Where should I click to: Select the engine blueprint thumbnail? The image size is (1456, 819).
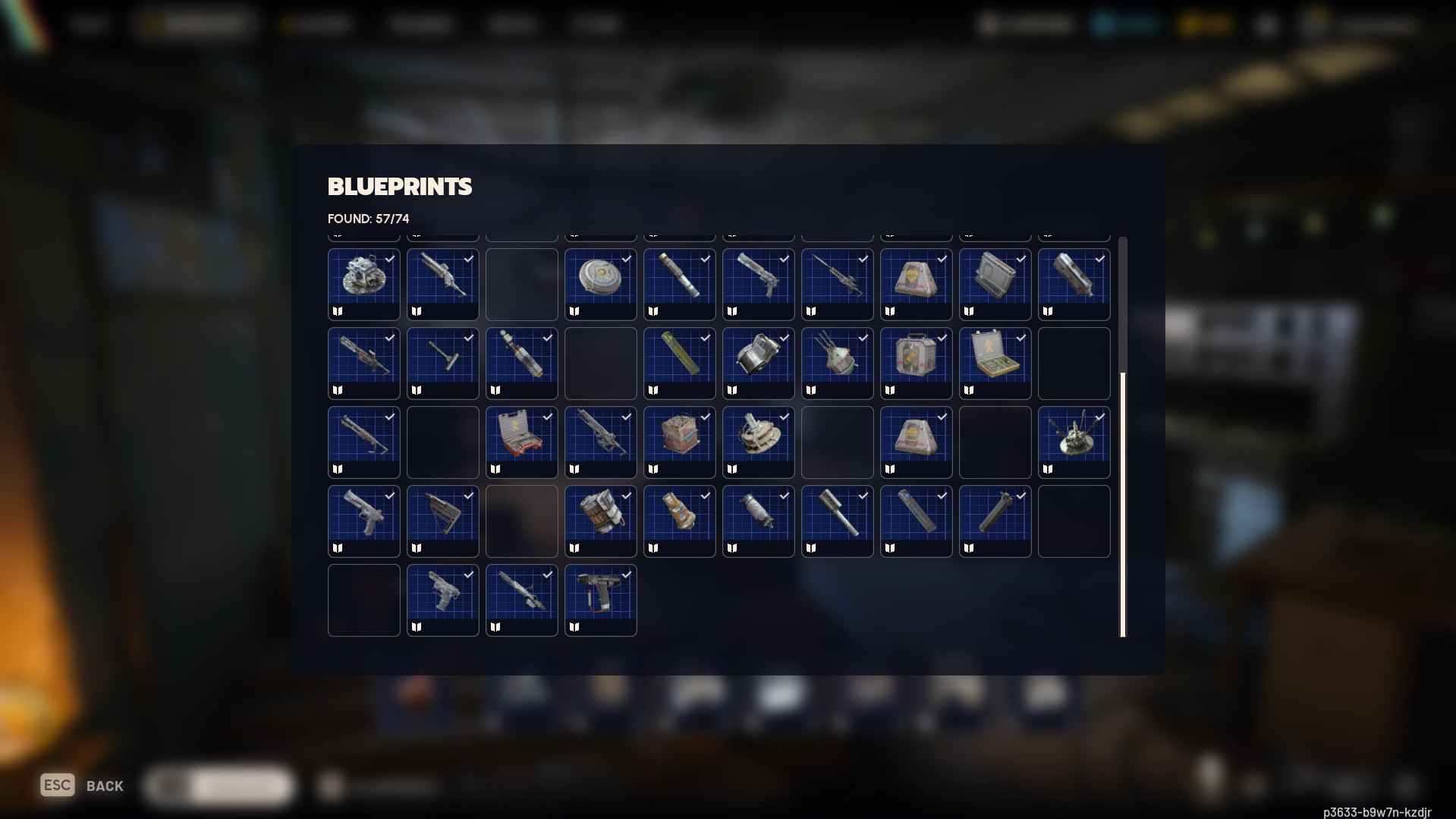click(x=363, y=285)
